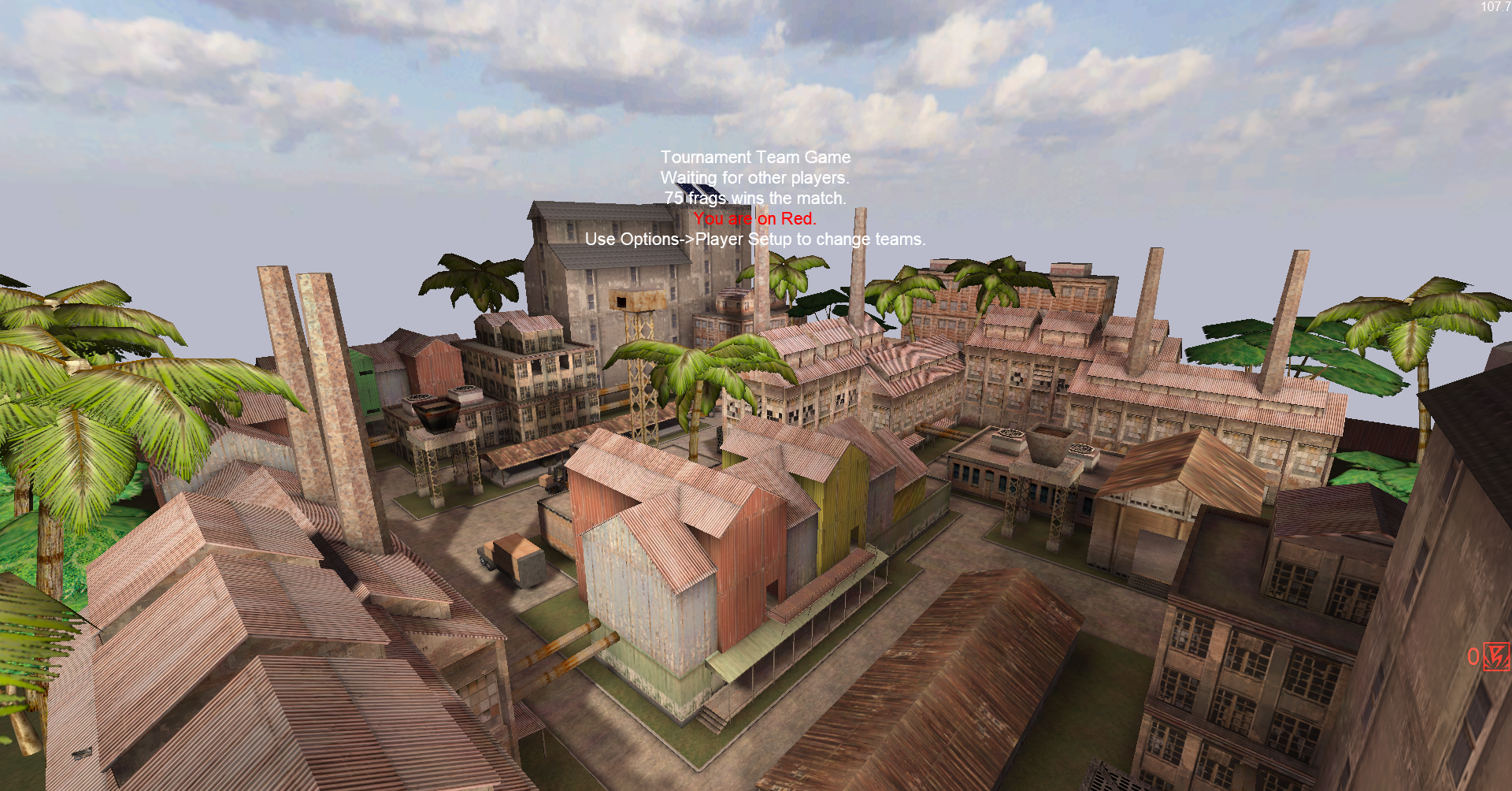Click the red team emblem icon

click(x=1496, y=656)
